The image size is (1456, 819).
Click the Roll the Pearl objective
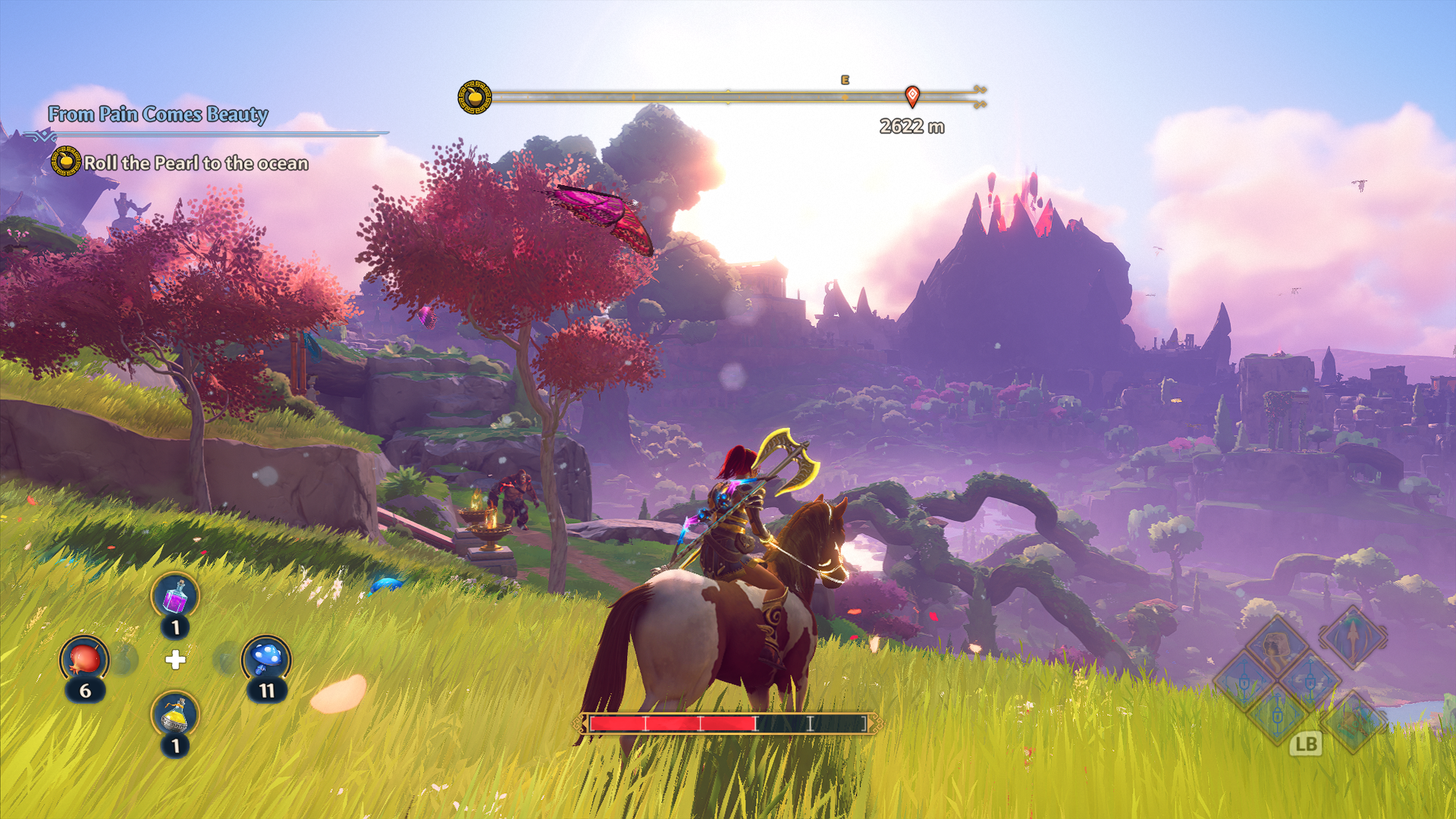click(196, 163)
